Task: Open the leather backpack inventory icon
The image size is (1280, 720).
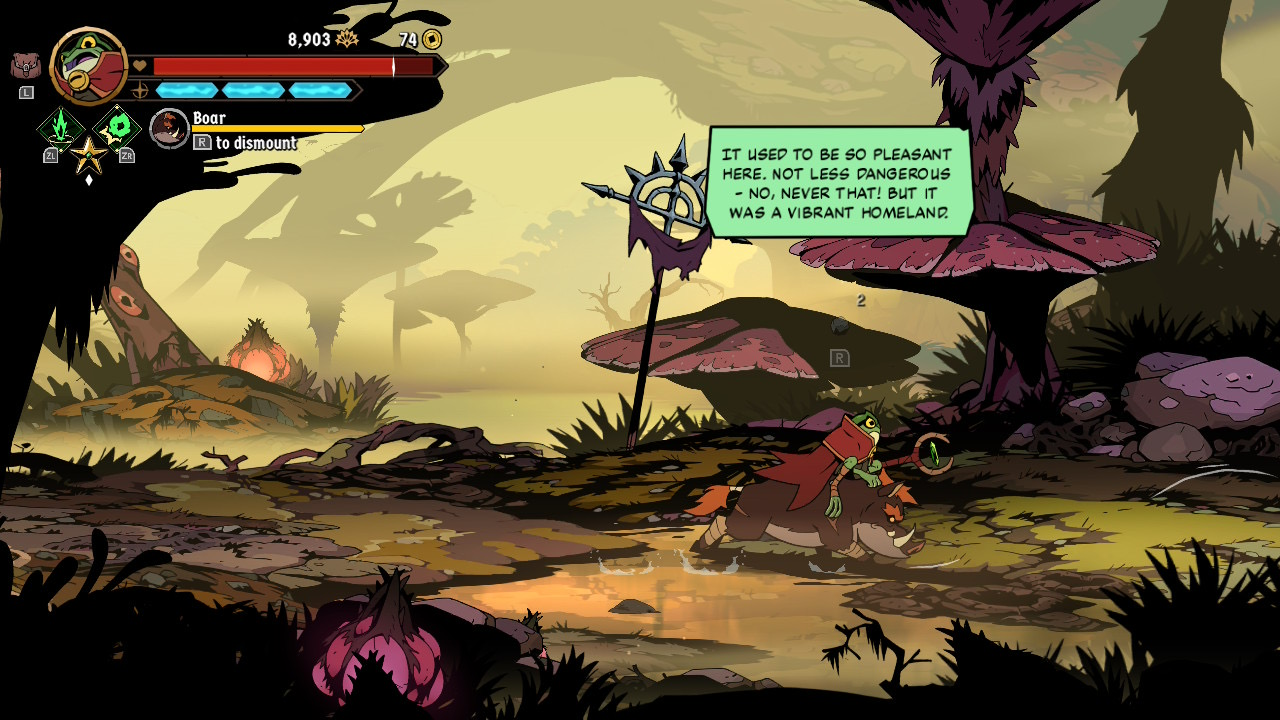Action: click(x=25, y=67)
